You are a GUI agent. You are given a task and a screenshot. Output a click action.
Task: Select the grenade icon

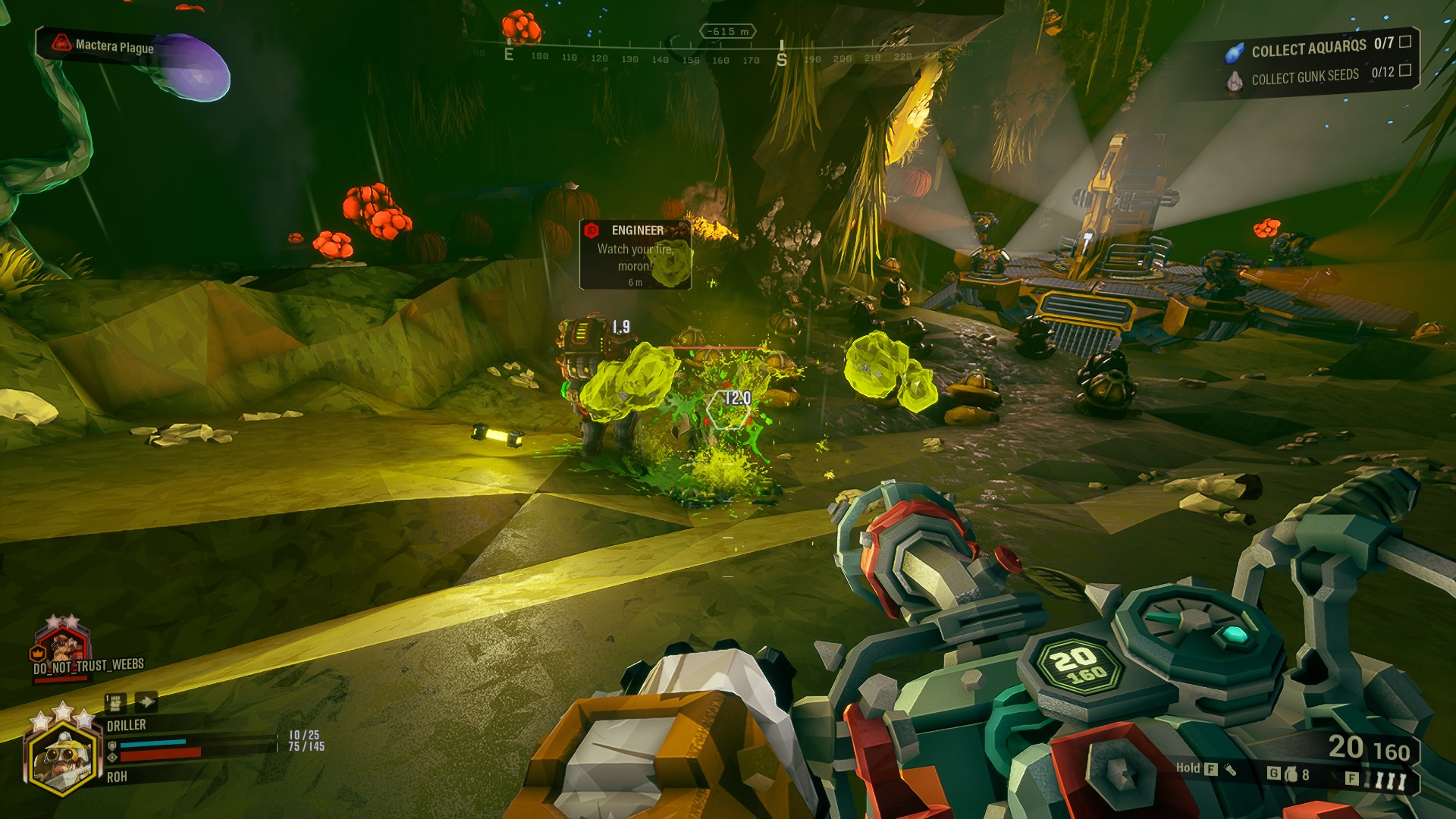(x=1290, y=774)
